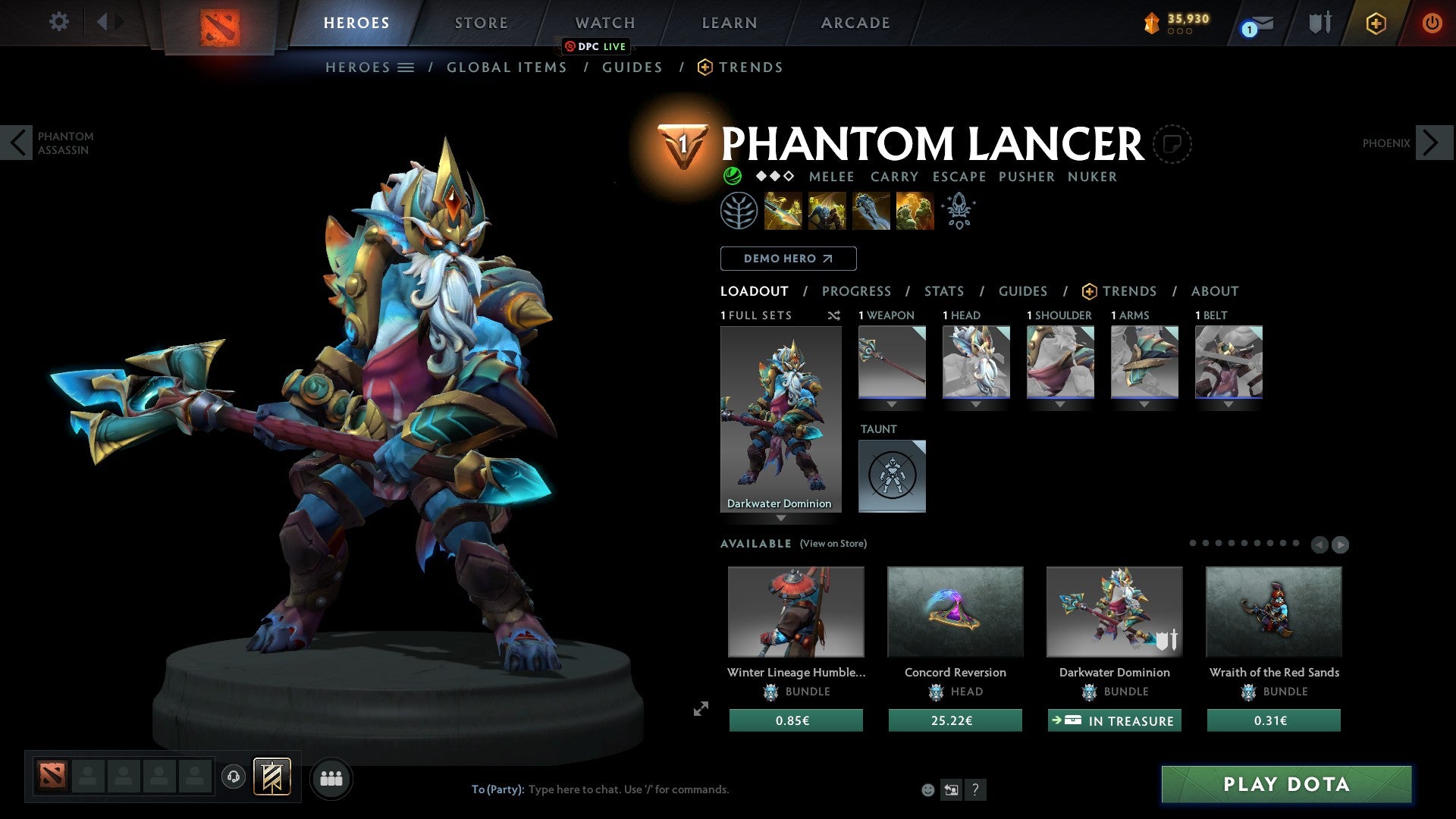Image resolution: width=1456 pixels, height=819 pixels.
Task: Expand the Weapon slot dropdown arrow
Action: [x=892, y=404]
